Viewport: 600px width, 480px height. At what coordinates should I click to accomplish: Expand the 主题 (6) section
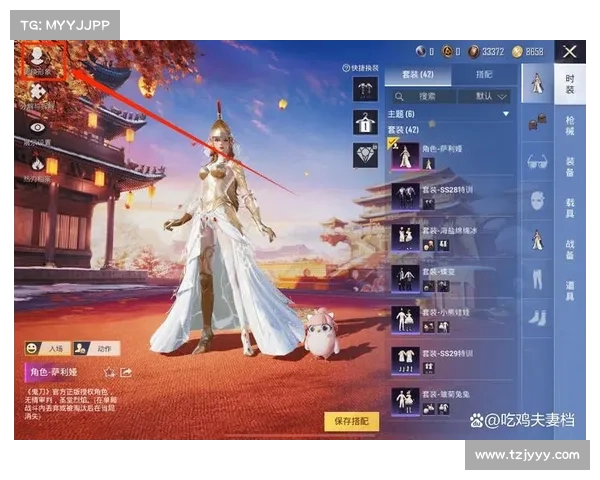pos(450,115)
